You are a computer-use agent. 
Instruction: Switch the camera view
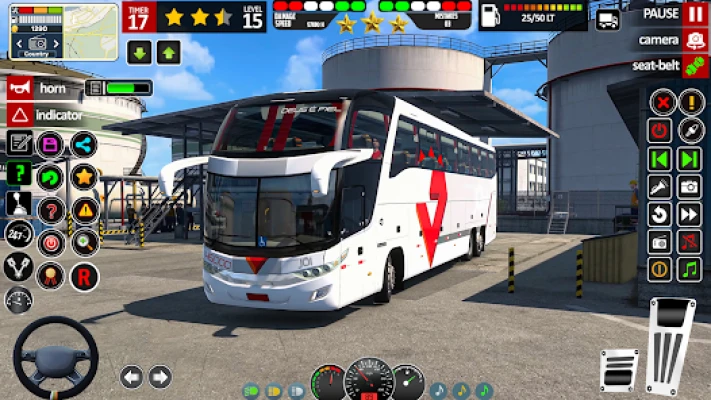[x=695, y=40]
